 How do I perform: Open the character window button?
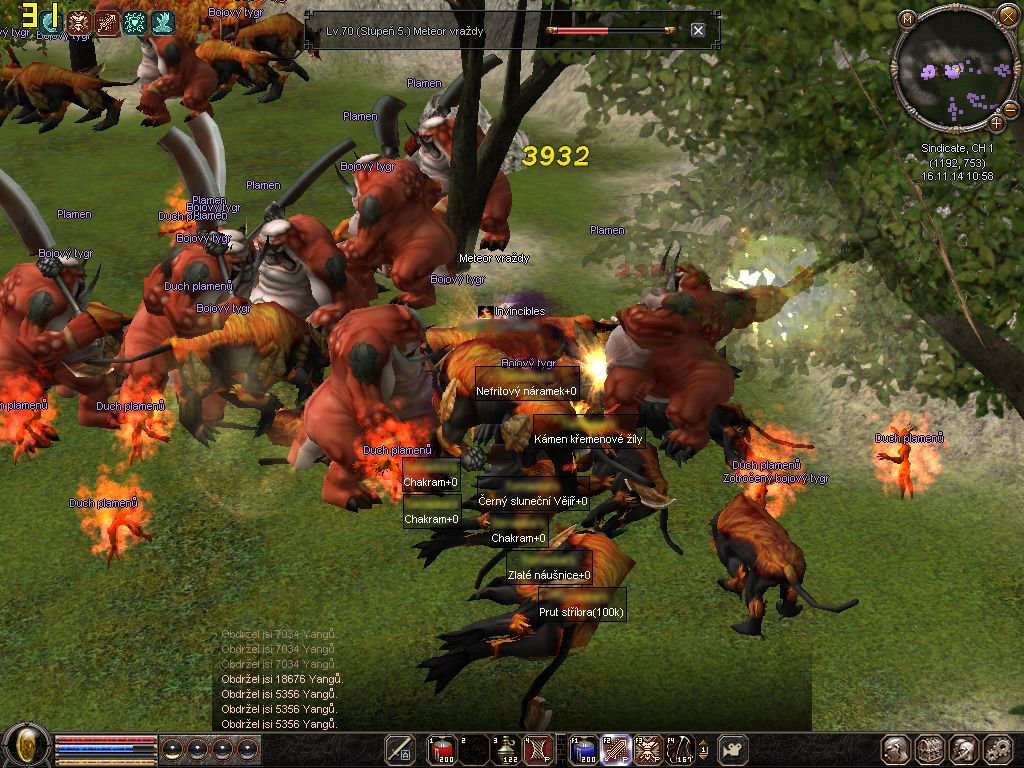pos(896,749)
